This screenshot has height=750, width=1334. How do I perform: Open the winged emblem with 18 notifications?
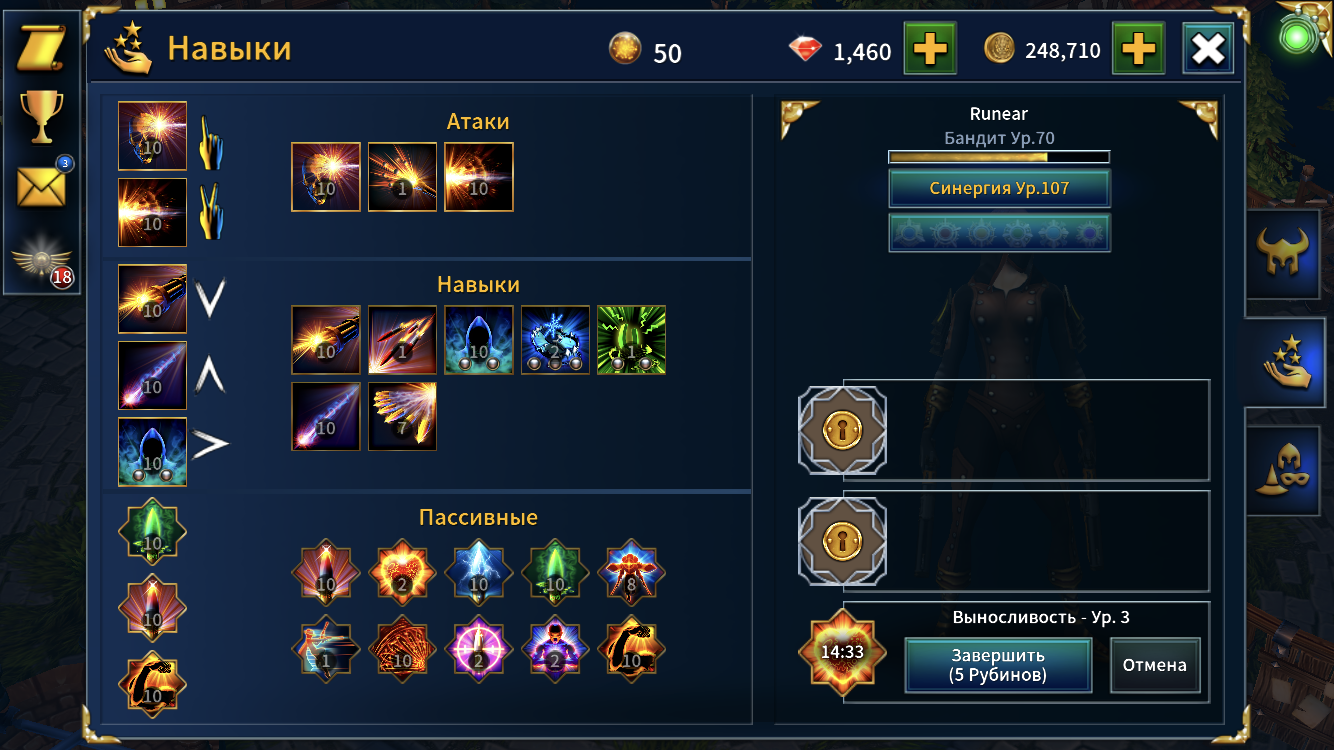pyautogui.click(x=41, y=264)
